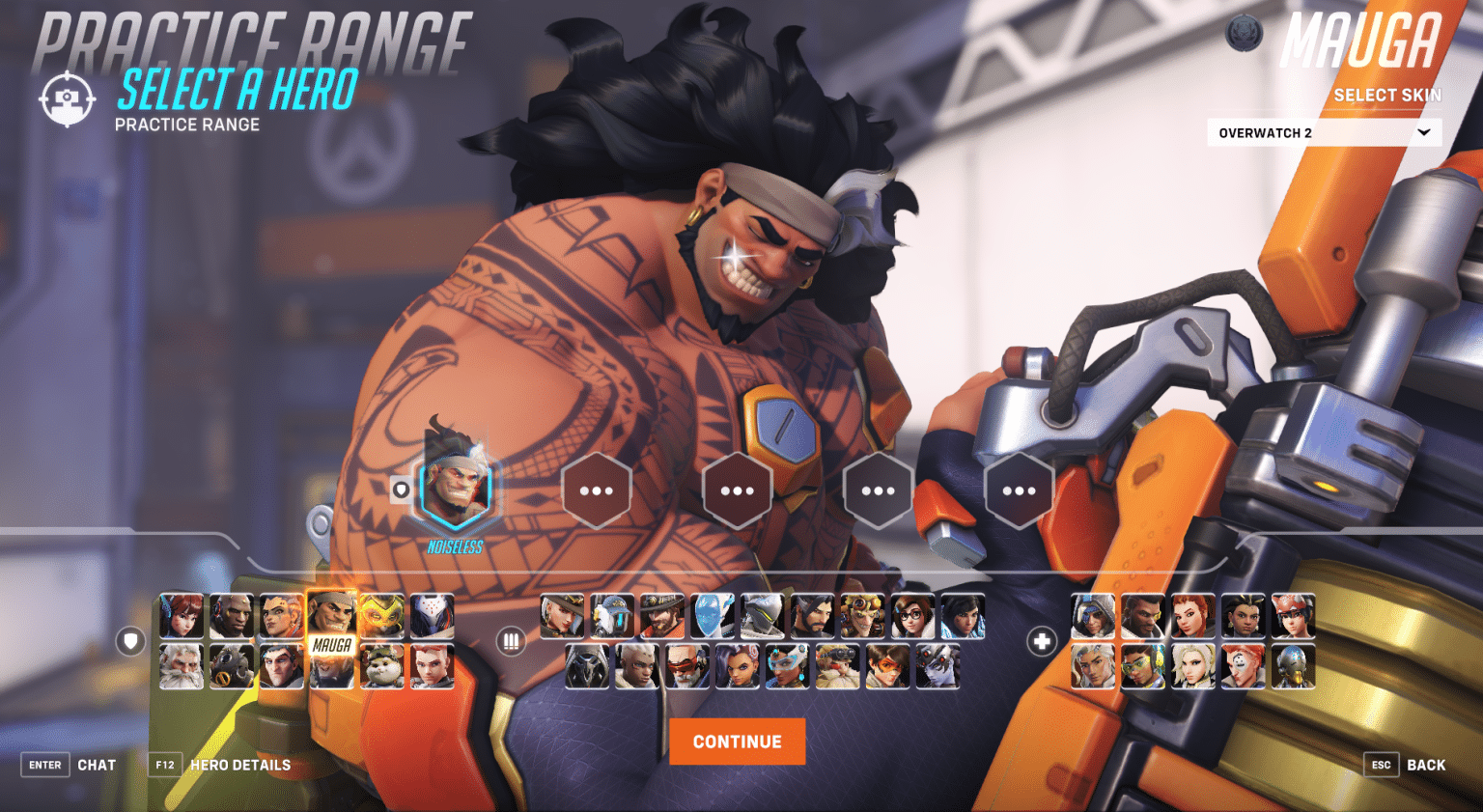Select Wrecking Ball's hamster portrait
1483x812 pixels.
pos(384,666)
